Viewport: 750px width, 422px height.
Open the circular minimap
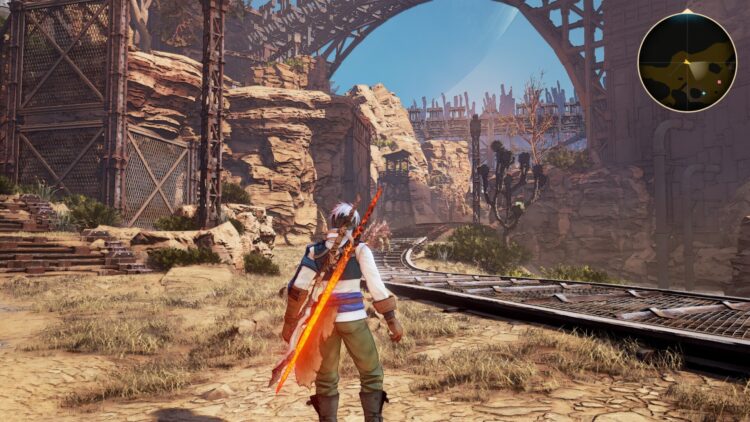tap(687, 62)
